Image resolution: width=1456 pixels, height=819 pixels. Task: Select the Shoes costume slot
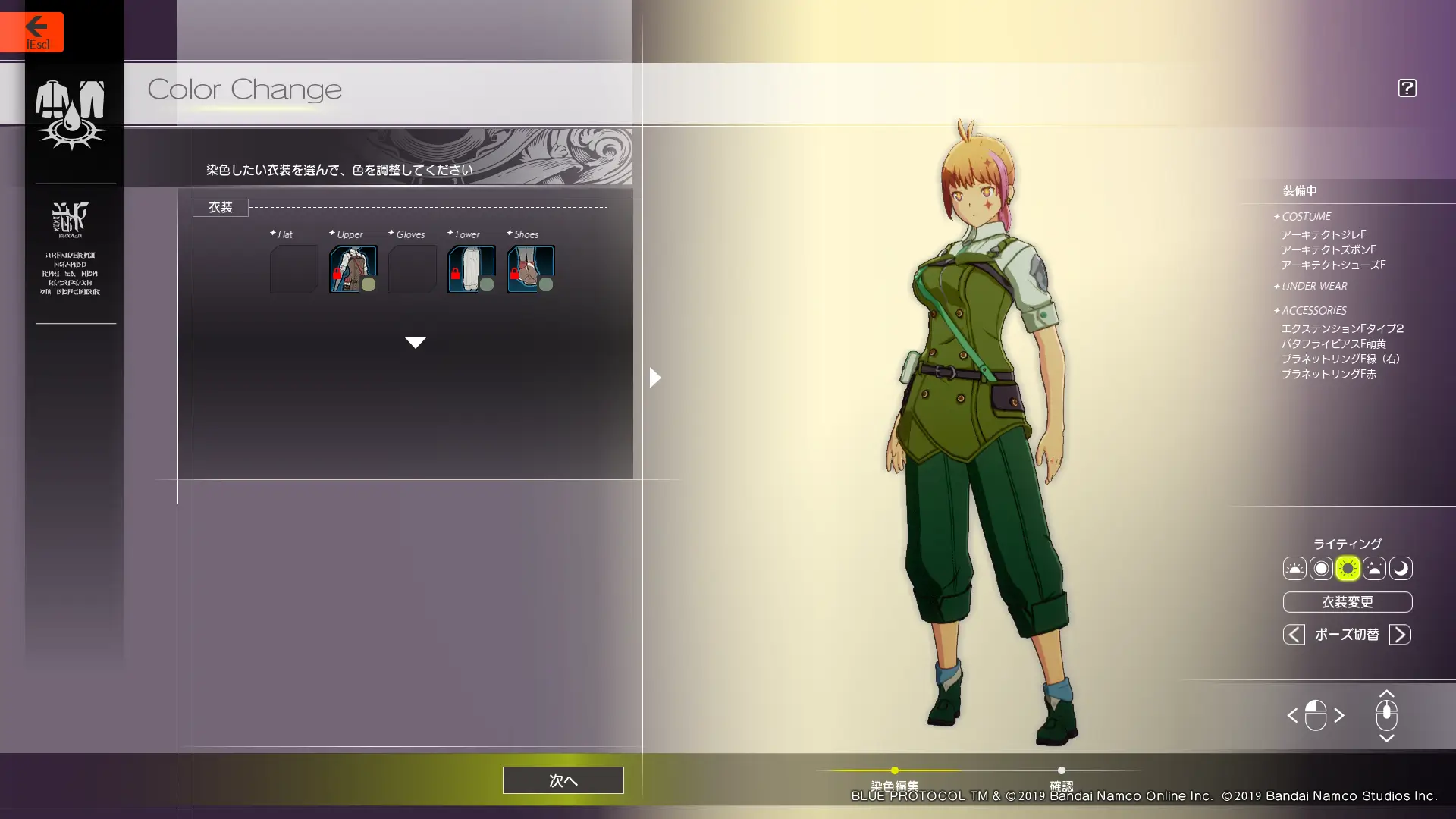(530, 268)
